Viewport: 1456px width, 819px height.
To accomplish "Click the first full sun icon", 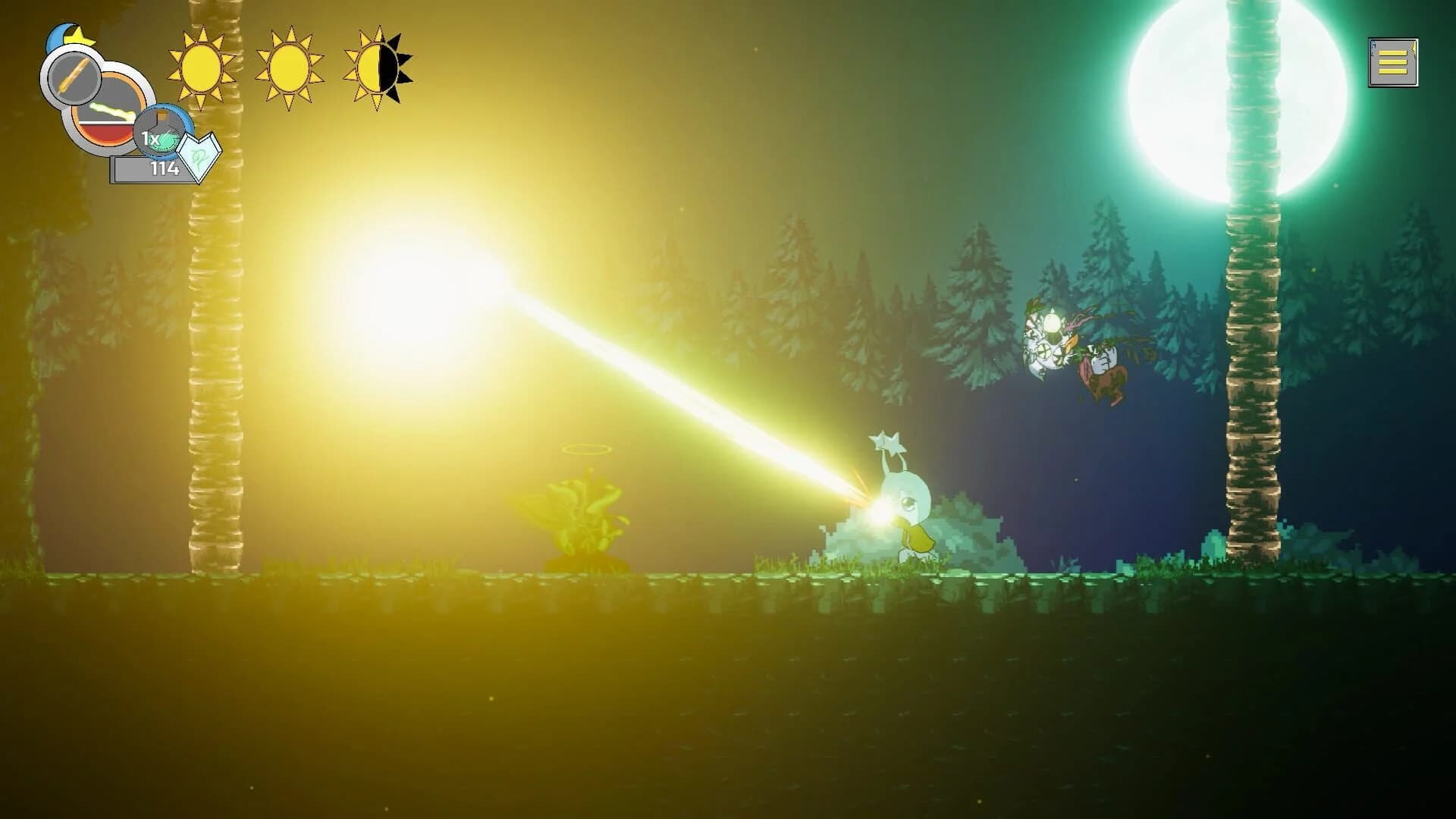I will (199, 65).
